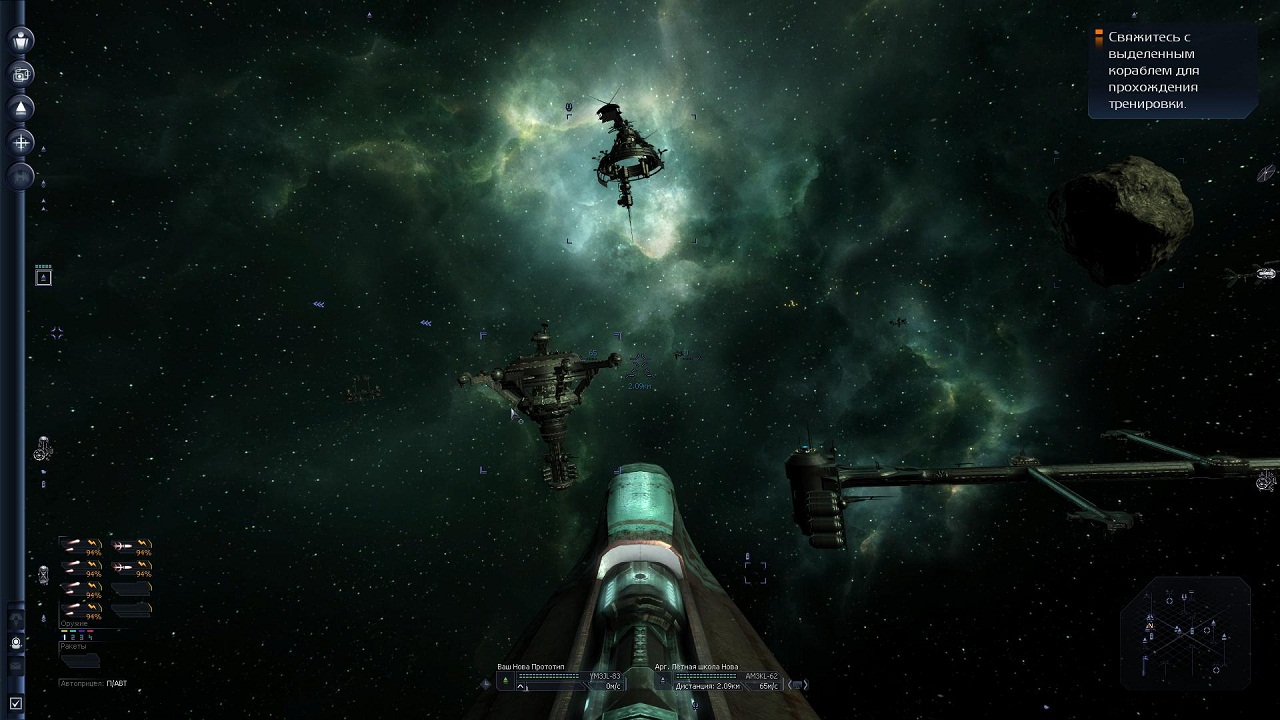Cycle to the previous target arrow
This screenshot has width=1280, height=720.
(x=790, y=685)
